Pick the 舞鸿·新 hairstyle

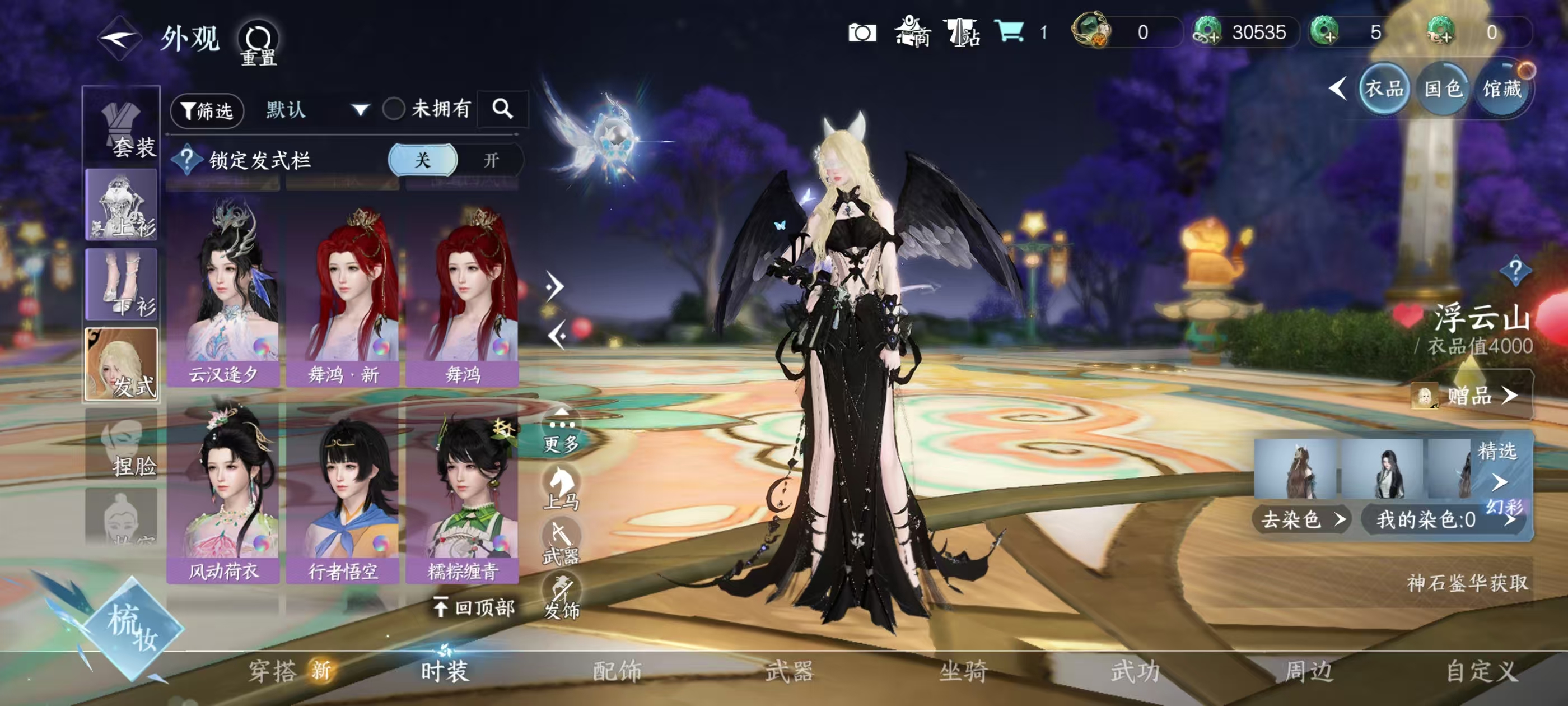coord(343,292)
